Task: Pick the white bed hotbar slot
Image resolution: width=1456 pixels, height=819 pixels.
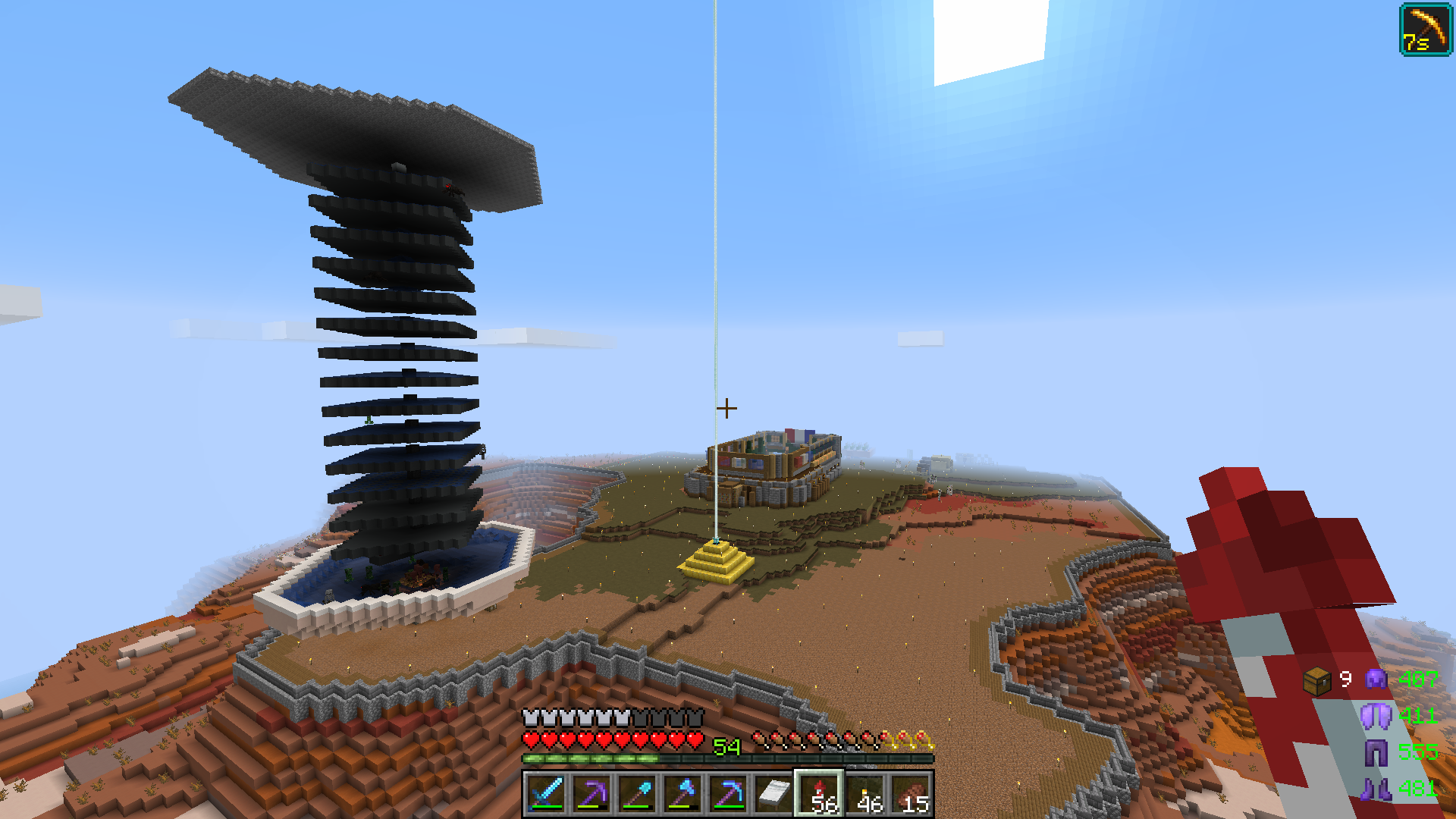Action: (773, 793)
